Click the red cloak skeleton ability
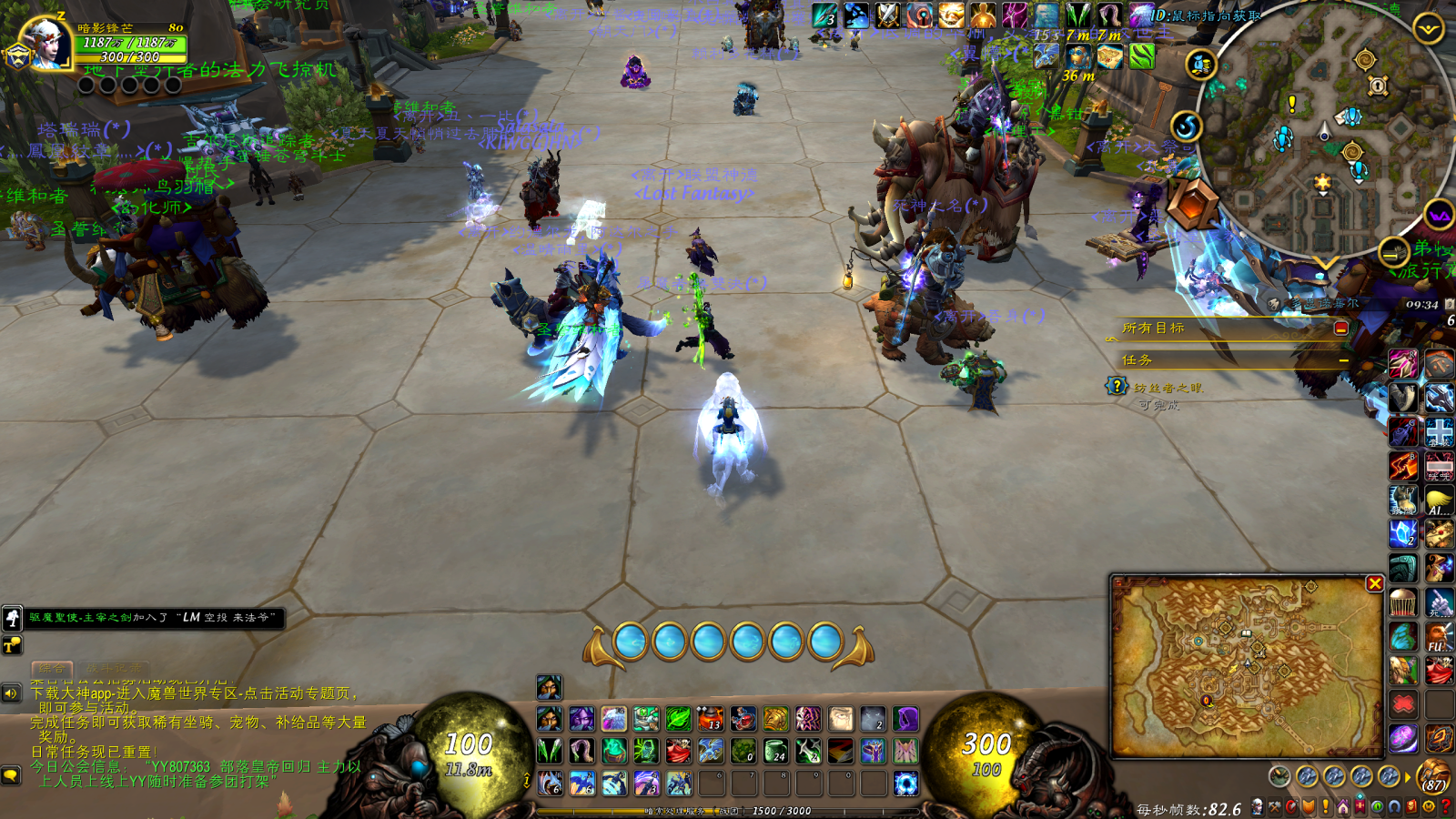Viewport: 1456px width, 819px height. (x=678, y=751)
